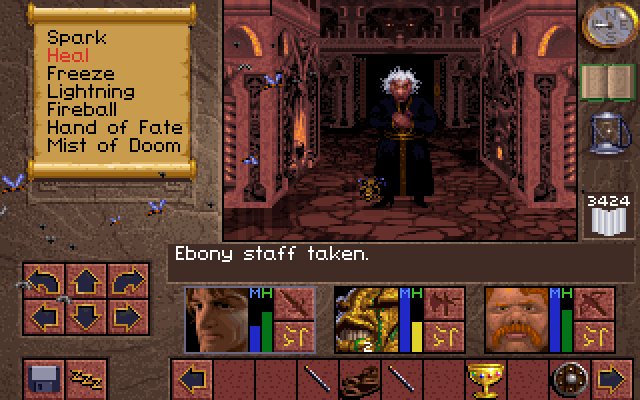The height and width of the screenshot is (400, 640).
Task: Open the open book icon
Action: [x=602, y=83]
